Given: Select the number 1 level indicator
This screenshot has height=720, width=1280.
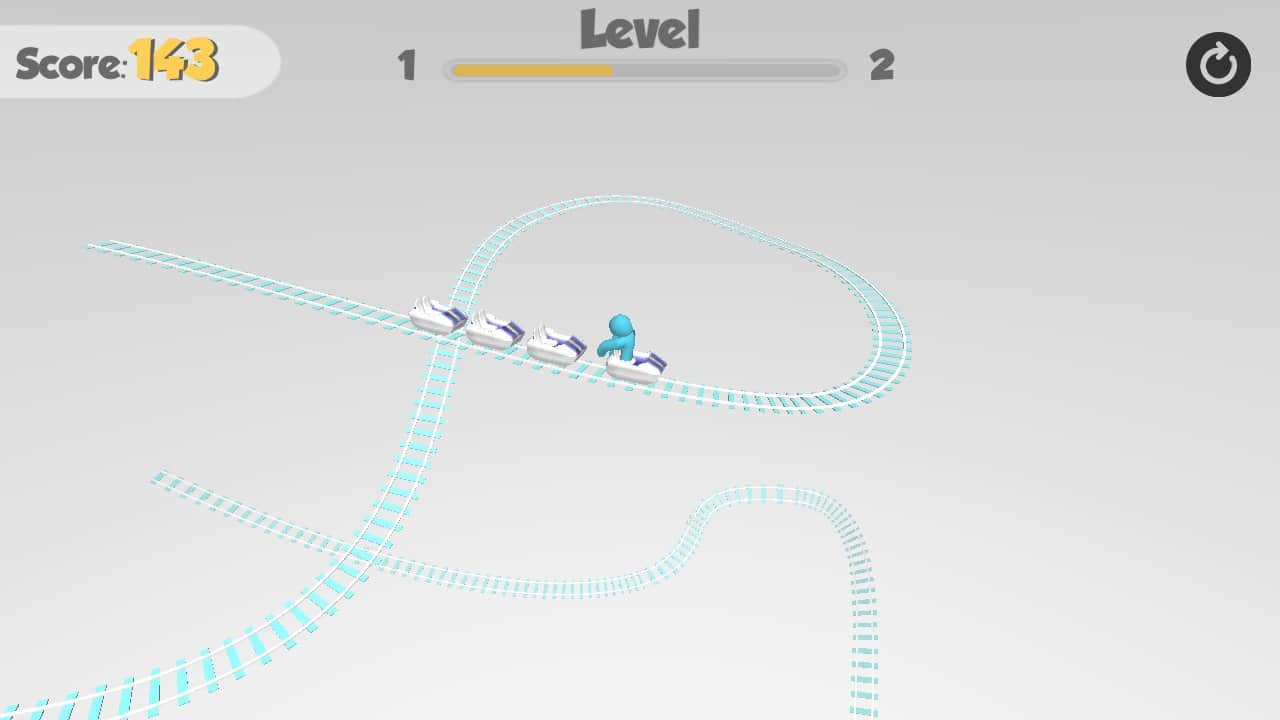Looking at the screenshot, I should [407, 68].
